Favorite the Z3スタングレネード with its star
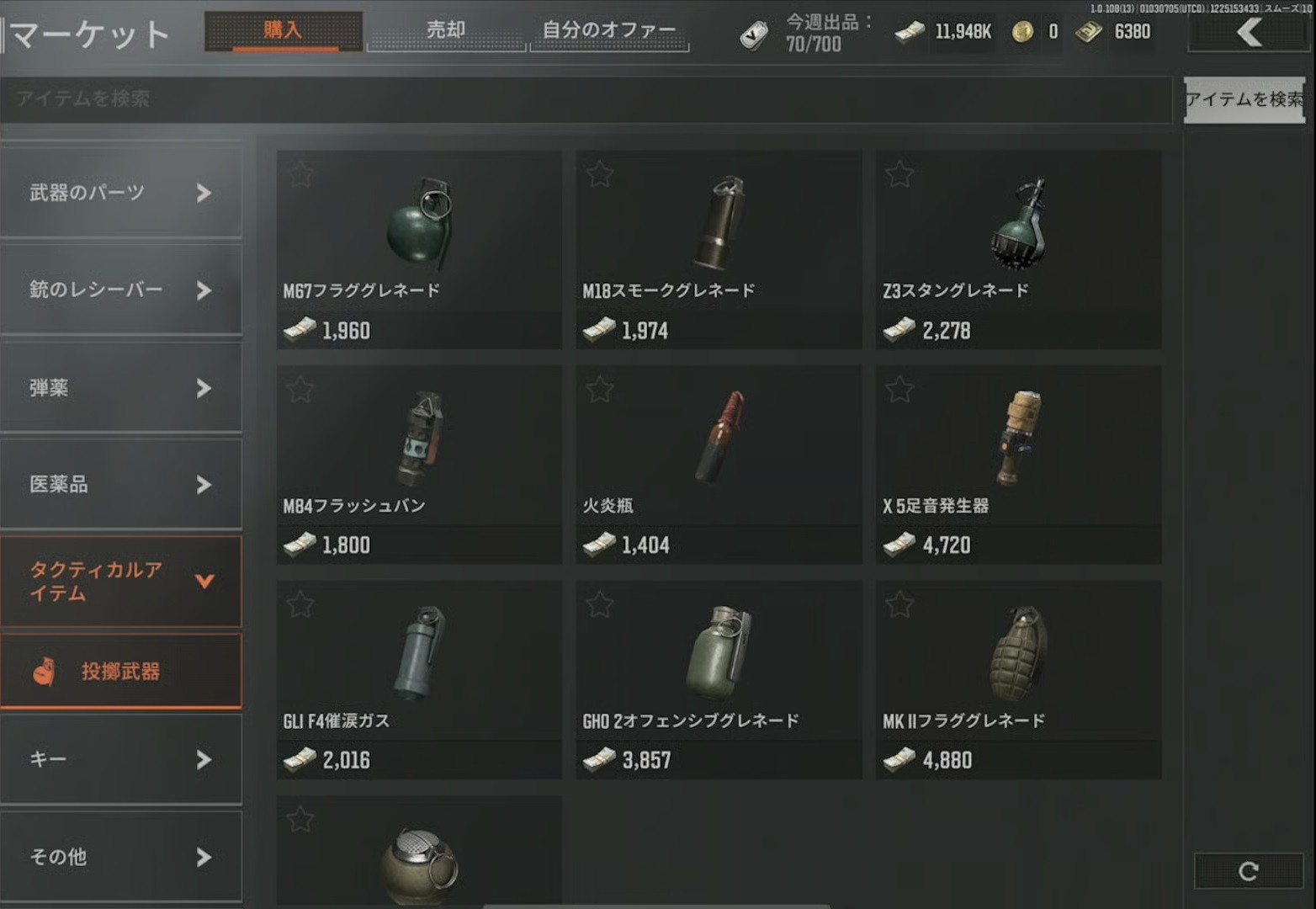 pyautogui.click(x=899, y=174)
